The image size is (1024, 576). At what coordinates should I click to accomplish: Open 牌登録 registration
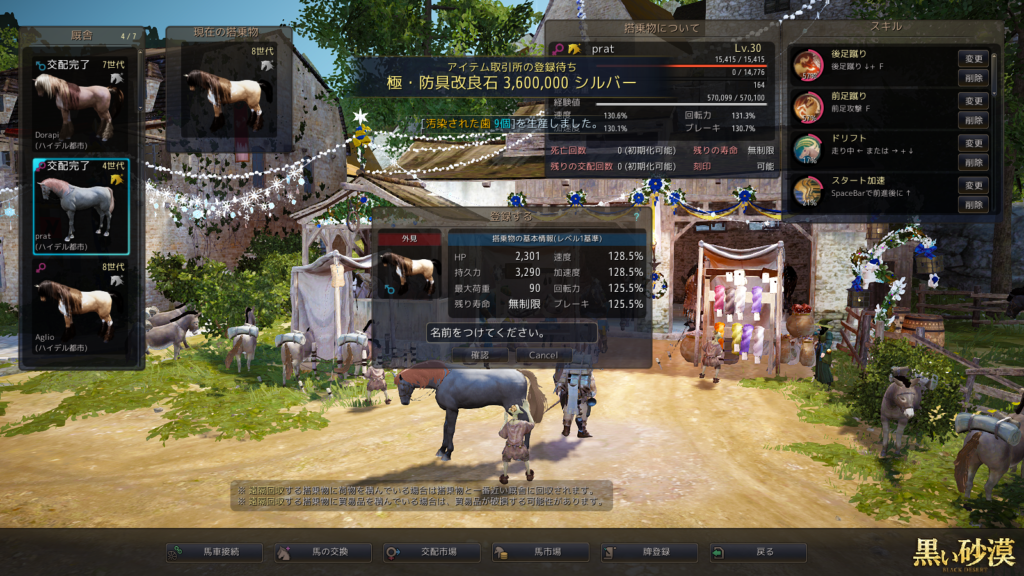(x=650, y=552)
